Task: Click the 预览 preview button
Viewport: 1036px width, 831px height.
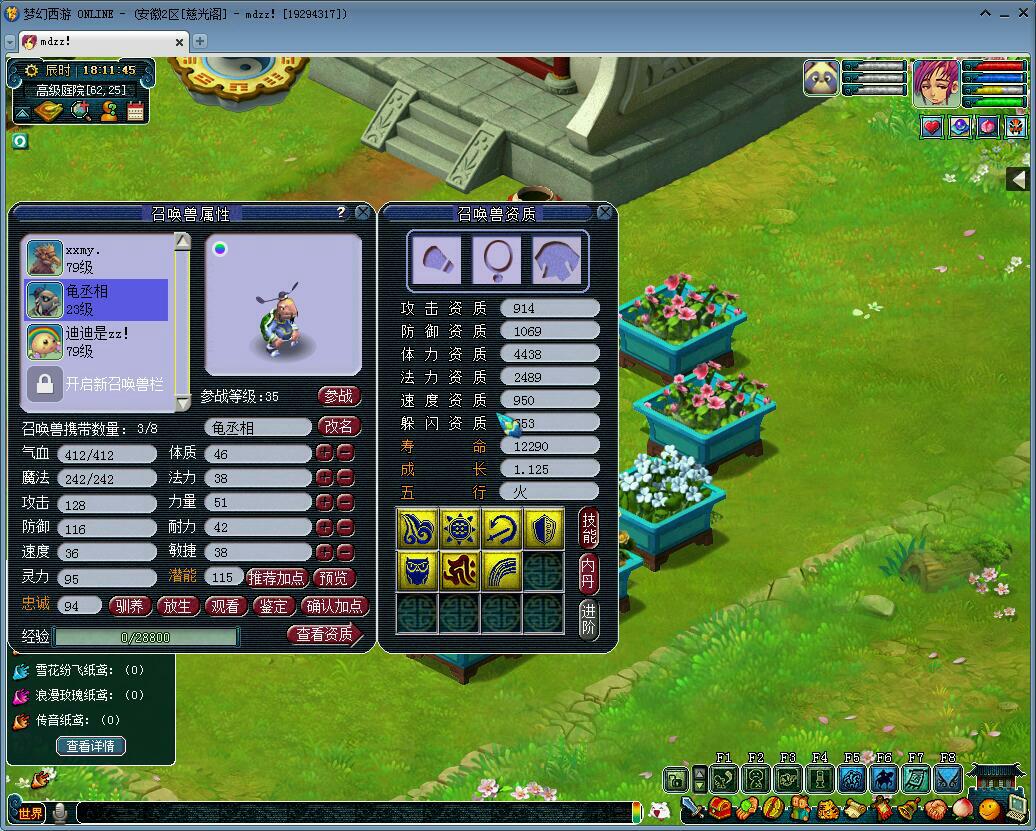Action: tap(334, 578)
